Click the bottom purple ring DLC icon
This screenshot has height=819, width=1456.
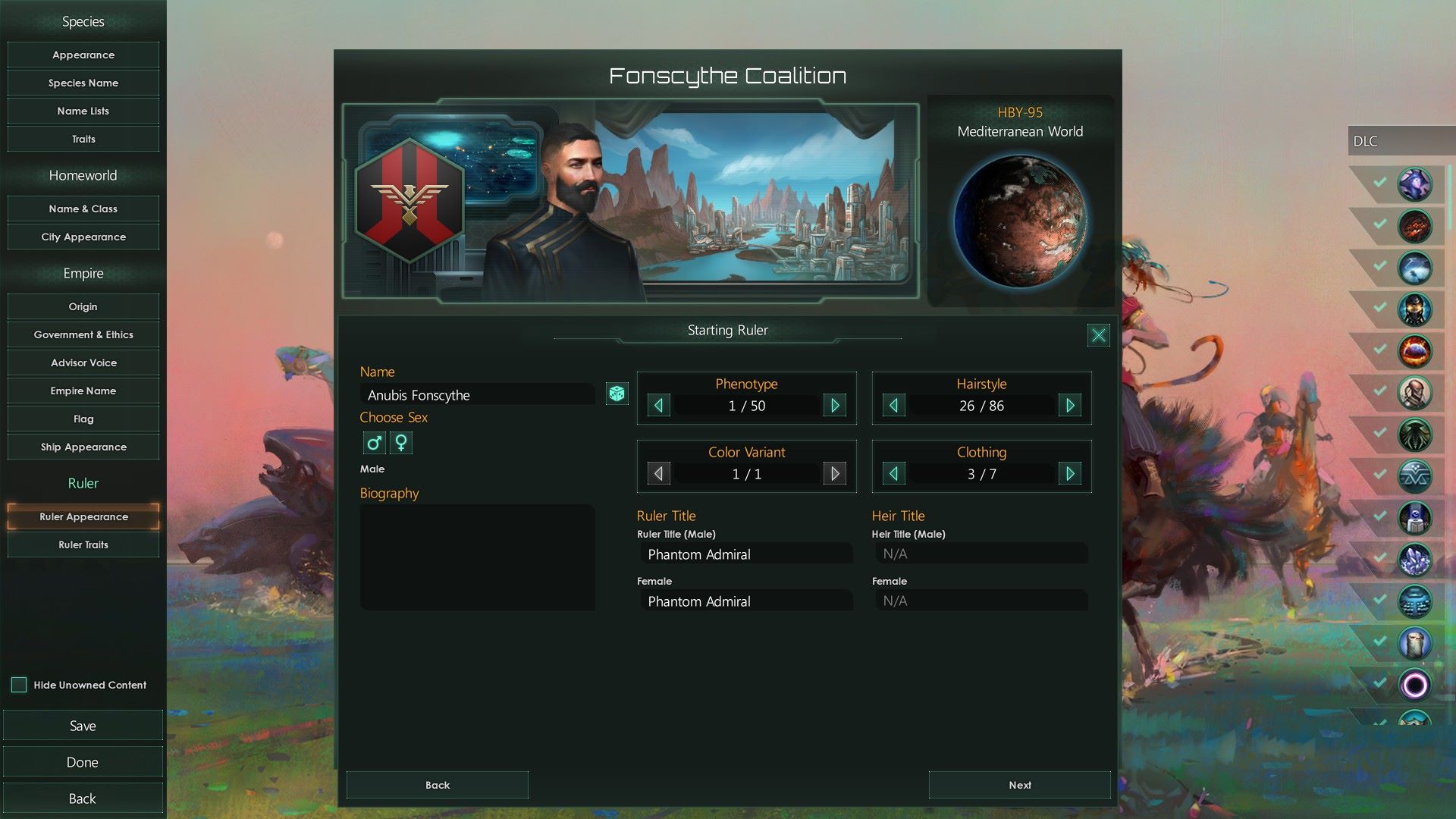tap(1415, 684)
